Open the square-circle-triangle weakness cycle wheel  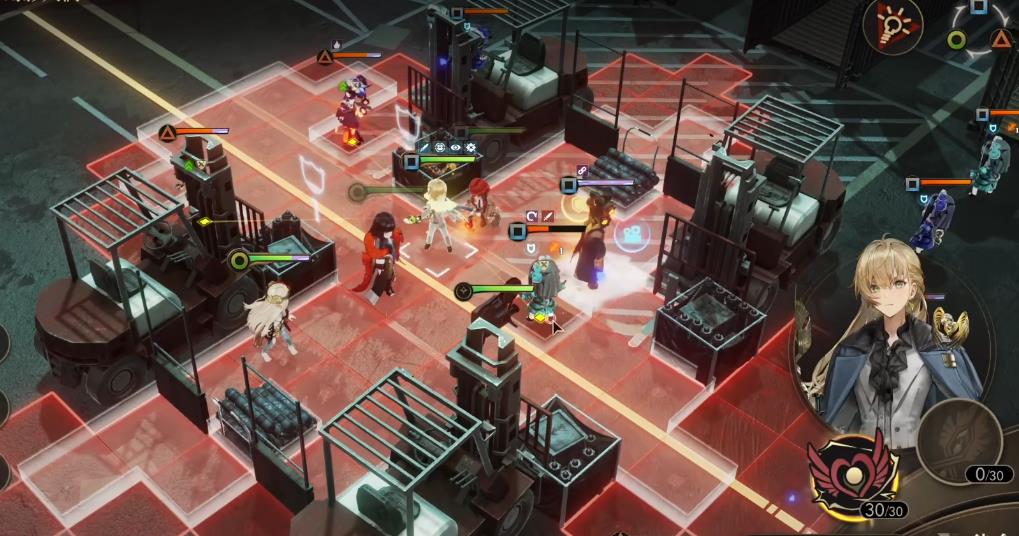click(979, 32)
